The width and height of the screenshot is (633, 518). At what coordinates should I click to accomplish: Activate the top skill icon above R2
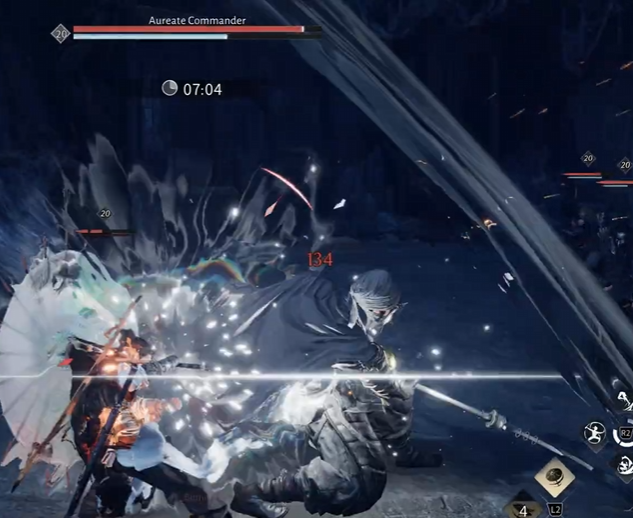click(624, 401)
